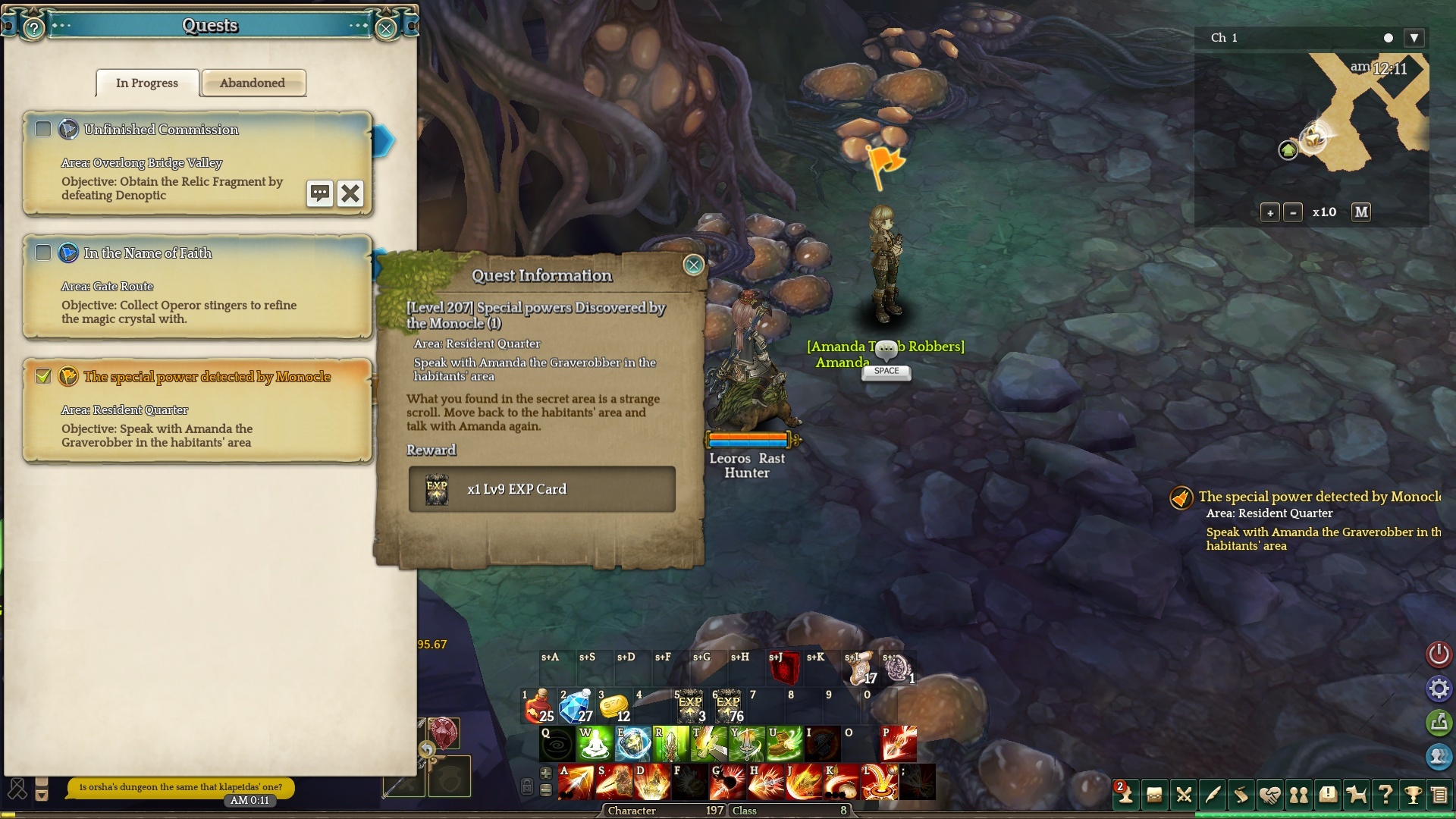1456x819 pixels.
Task: Use the red potion in slot 1
Action: point(540,707)
